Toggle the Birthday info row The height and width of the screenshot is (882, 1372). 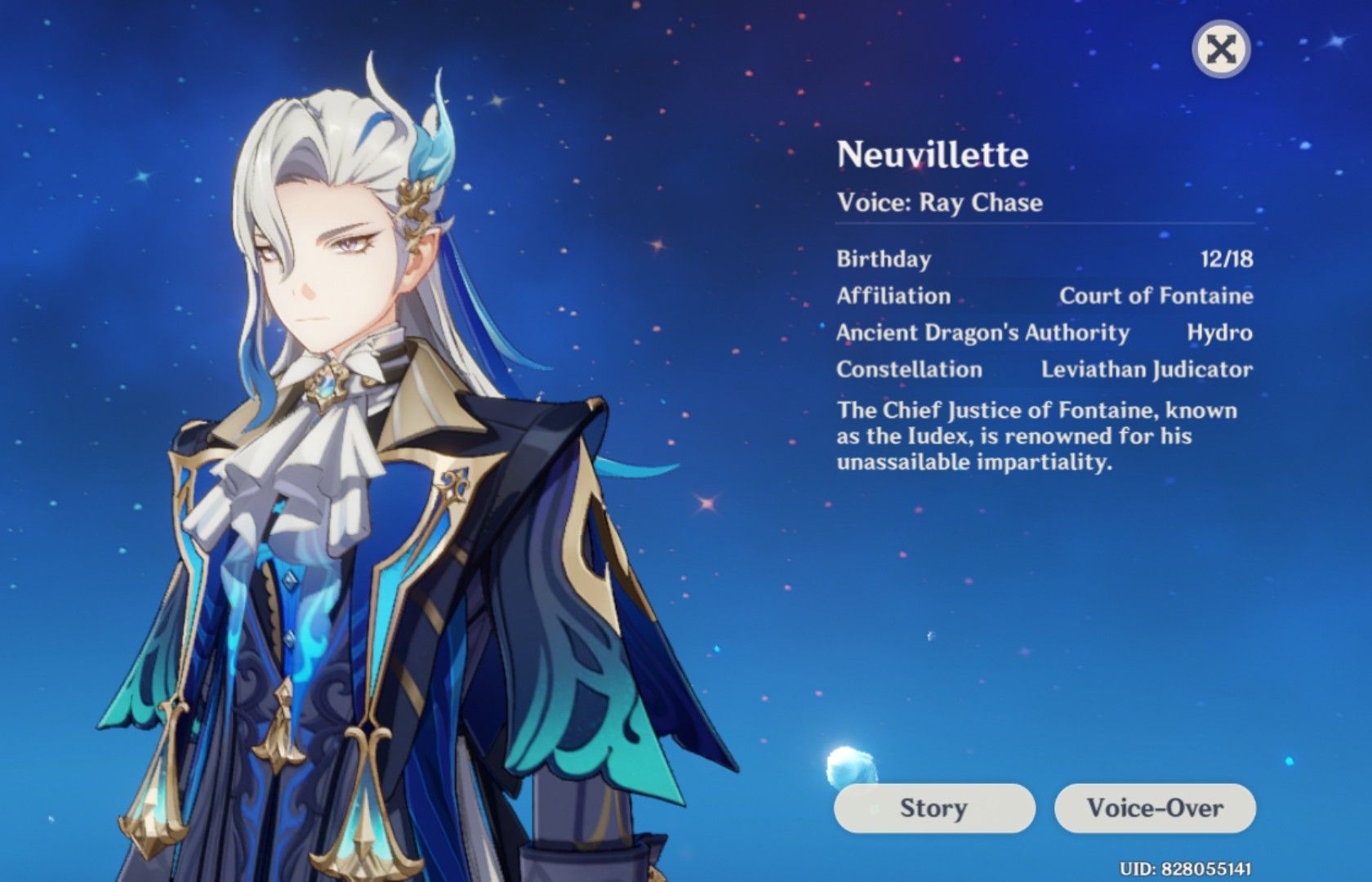pyautogui.click(x=884, y=260)
